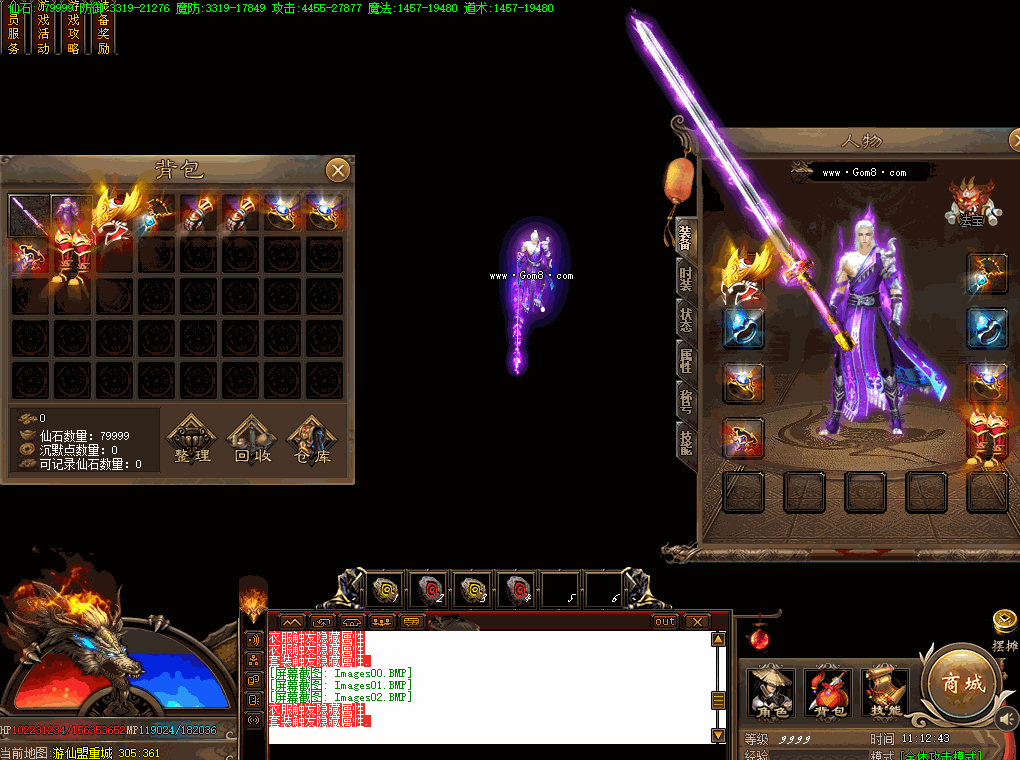Open the 仓库 warehouse
1020x760 pixels.
(x=310, y=442)
